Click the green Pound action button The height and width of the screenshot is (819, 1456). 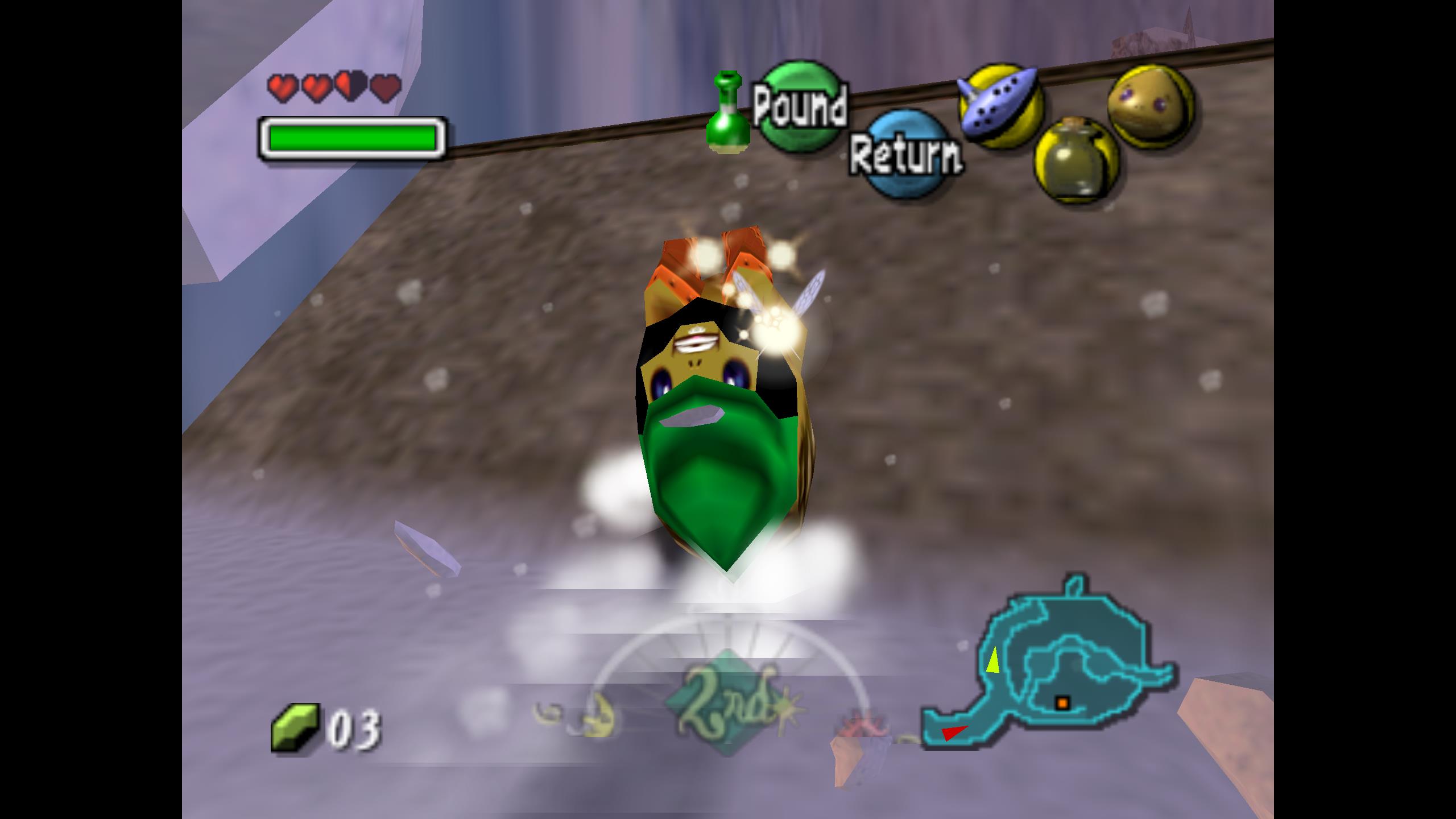pos(800,106)
